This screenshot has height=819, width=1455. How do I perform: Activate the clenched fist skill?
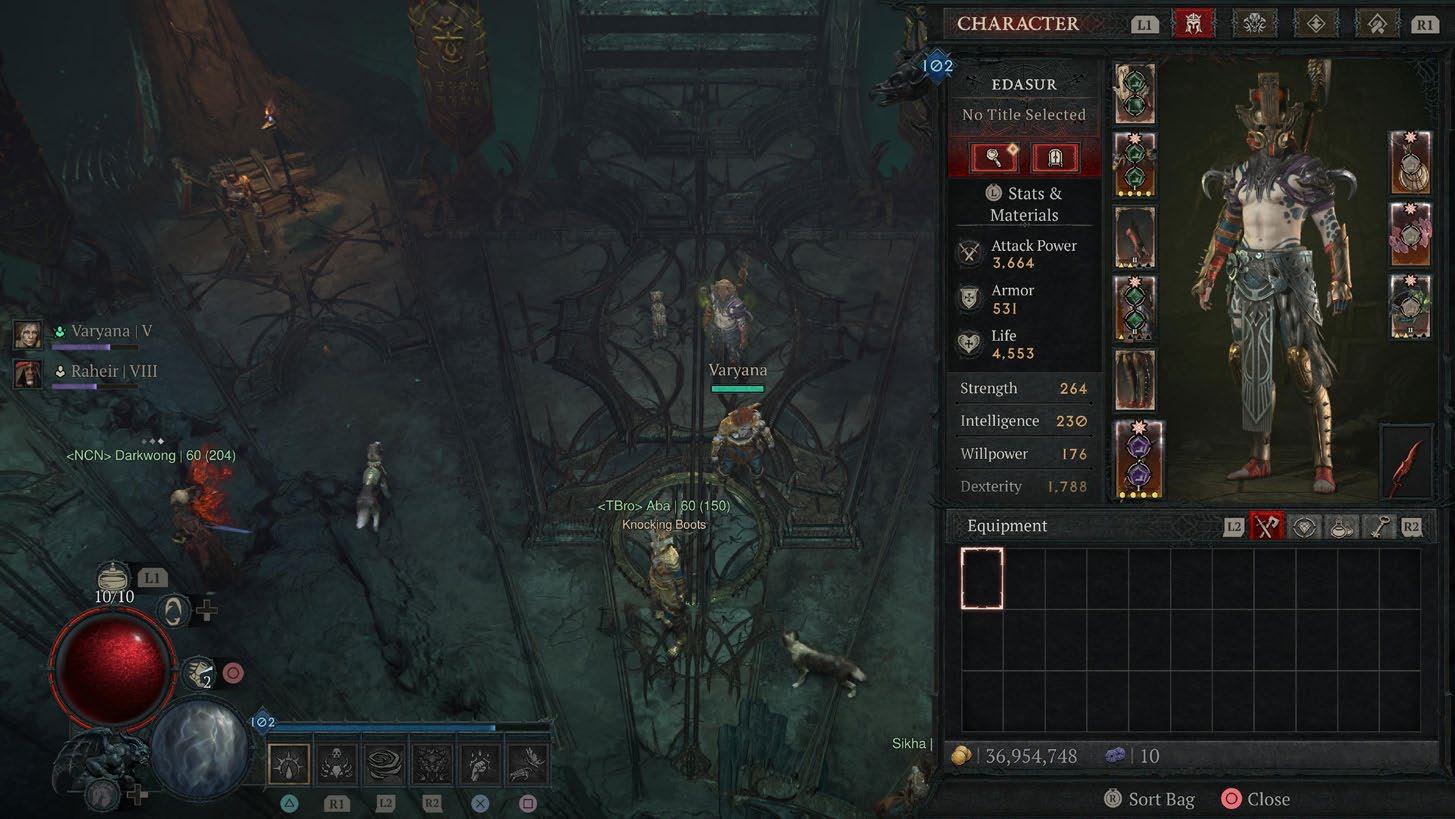click(480, 764)
